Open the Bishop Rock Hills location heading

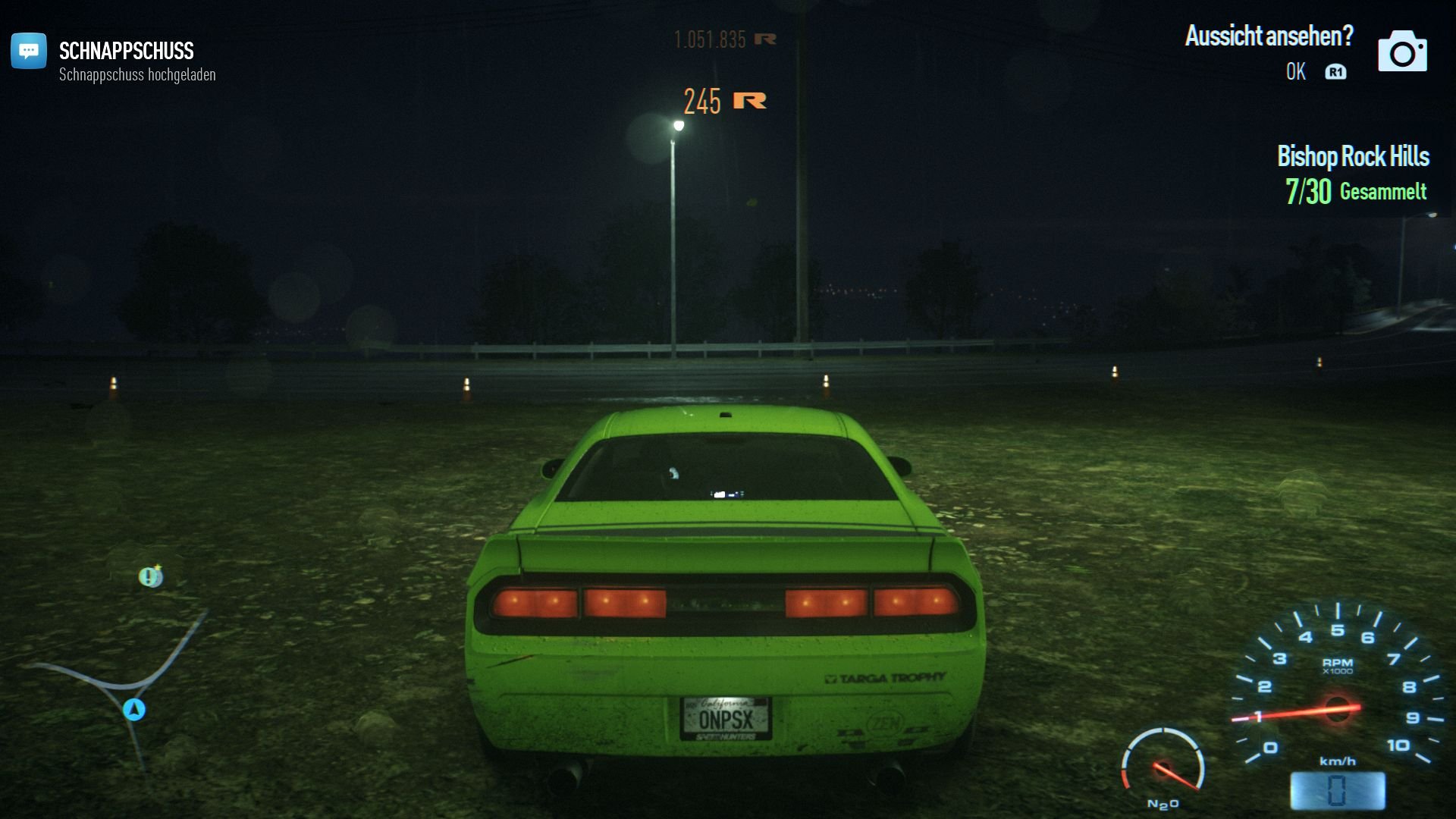1353,157
